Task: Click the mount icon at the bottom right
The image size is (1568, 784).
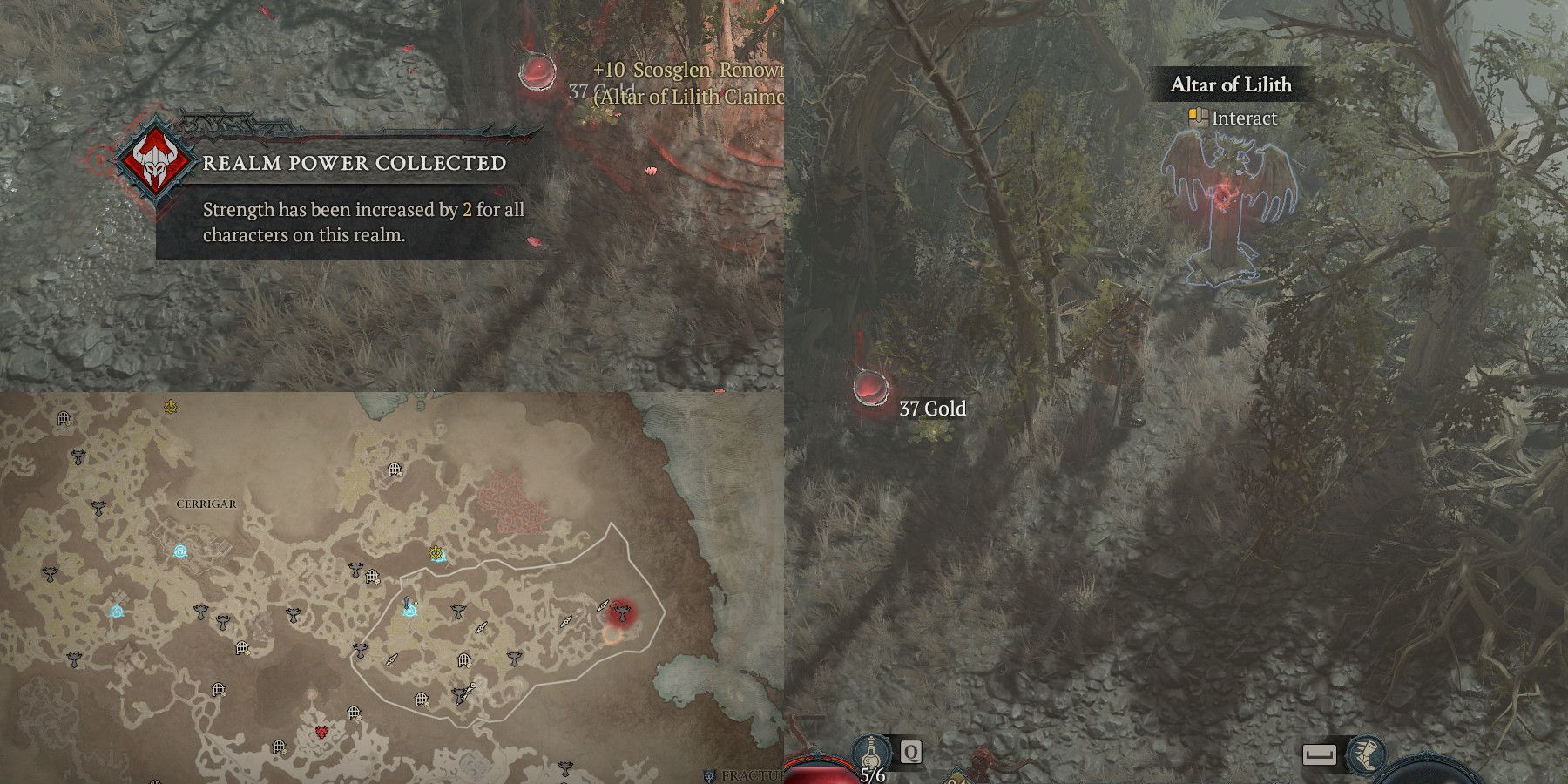Action: [1365, 754]
